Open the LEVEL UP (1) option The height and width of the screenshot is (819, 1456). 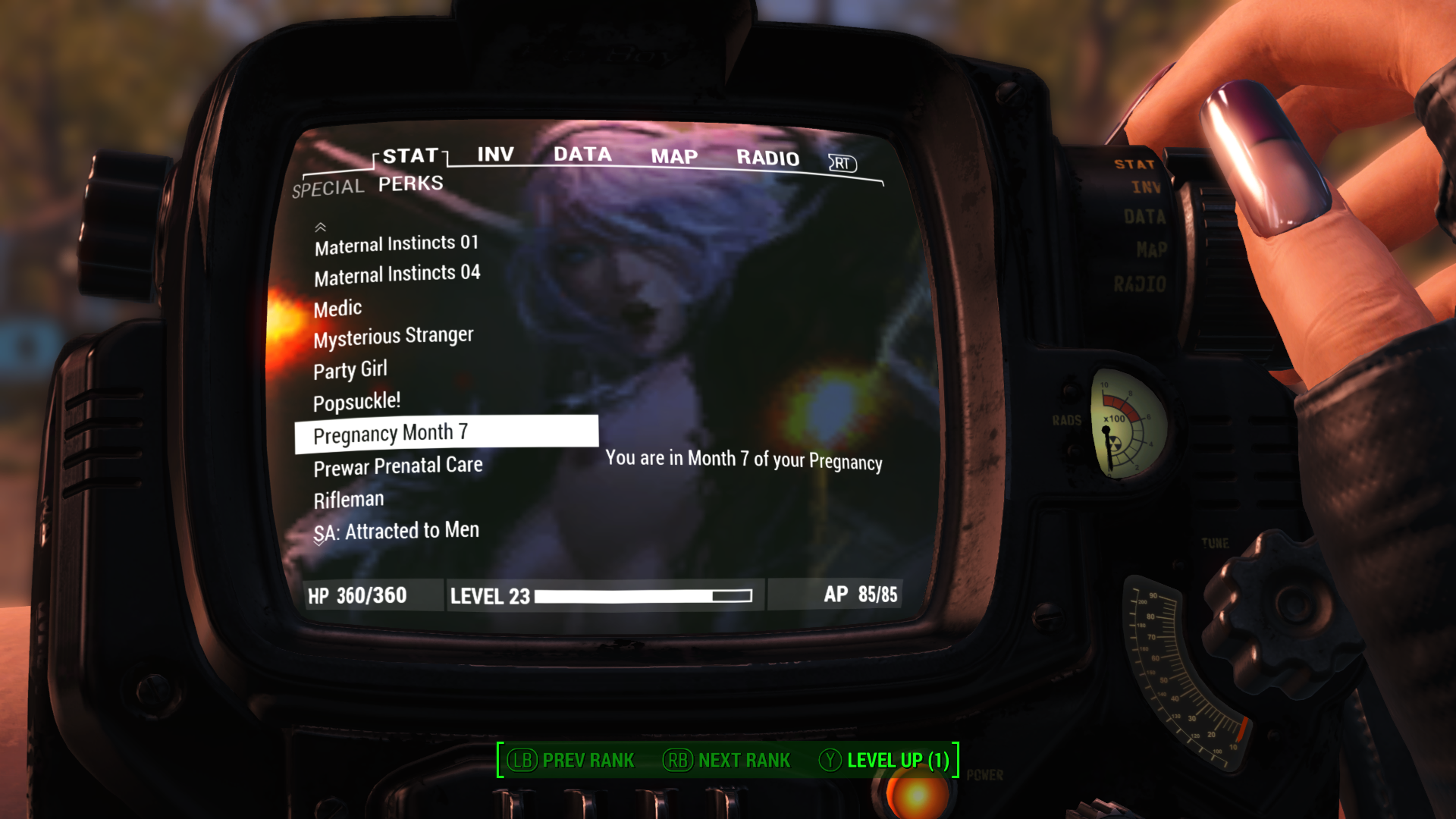[885, 760]
